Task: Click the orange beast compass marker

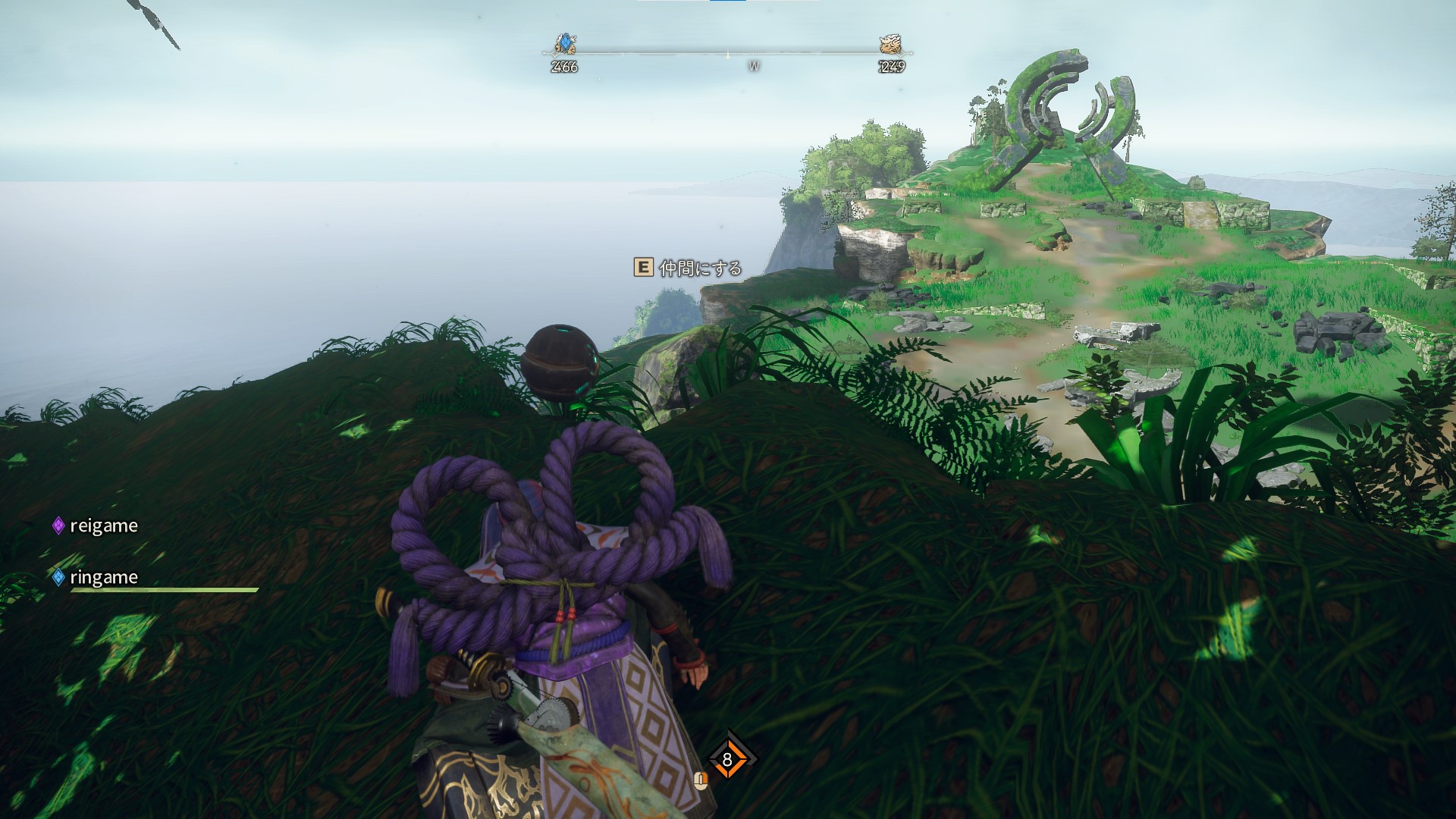Action: click(890, 44)
